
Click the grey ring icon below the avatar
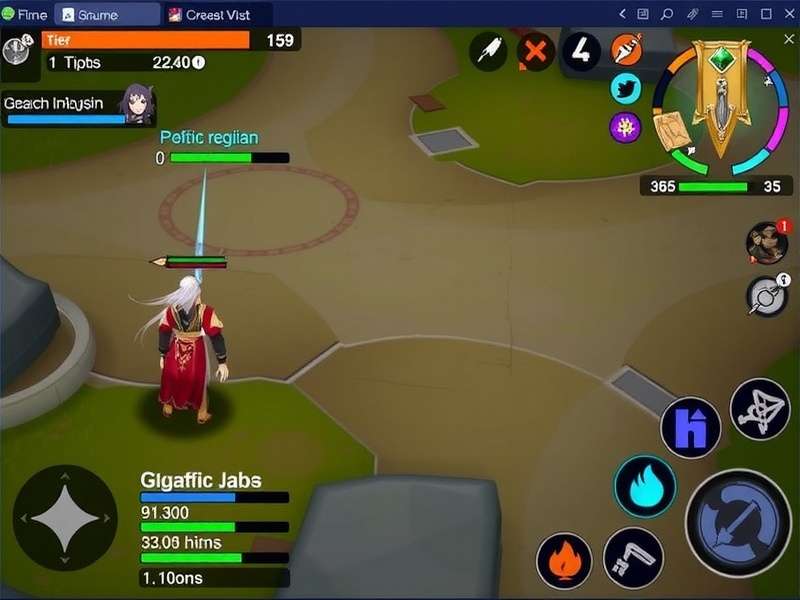click(767, 296)
